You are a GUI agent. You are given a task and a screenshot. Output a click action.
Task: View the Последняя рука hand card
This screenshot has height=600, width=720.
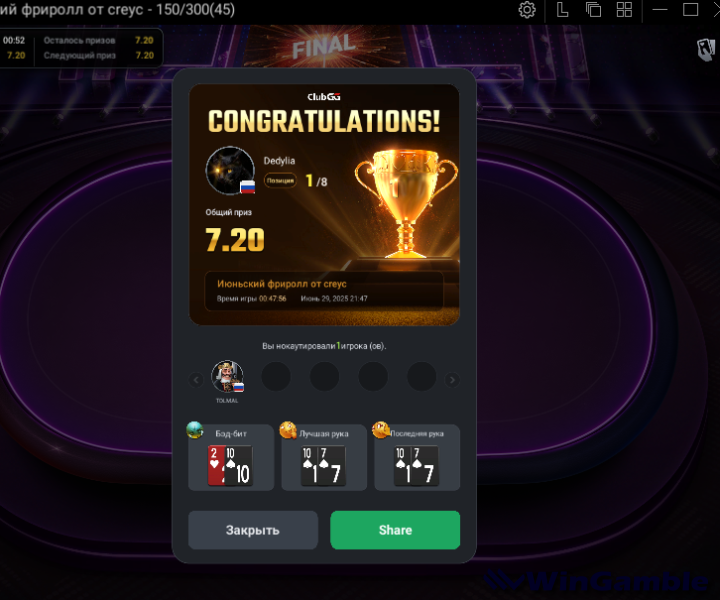(417, 458)
